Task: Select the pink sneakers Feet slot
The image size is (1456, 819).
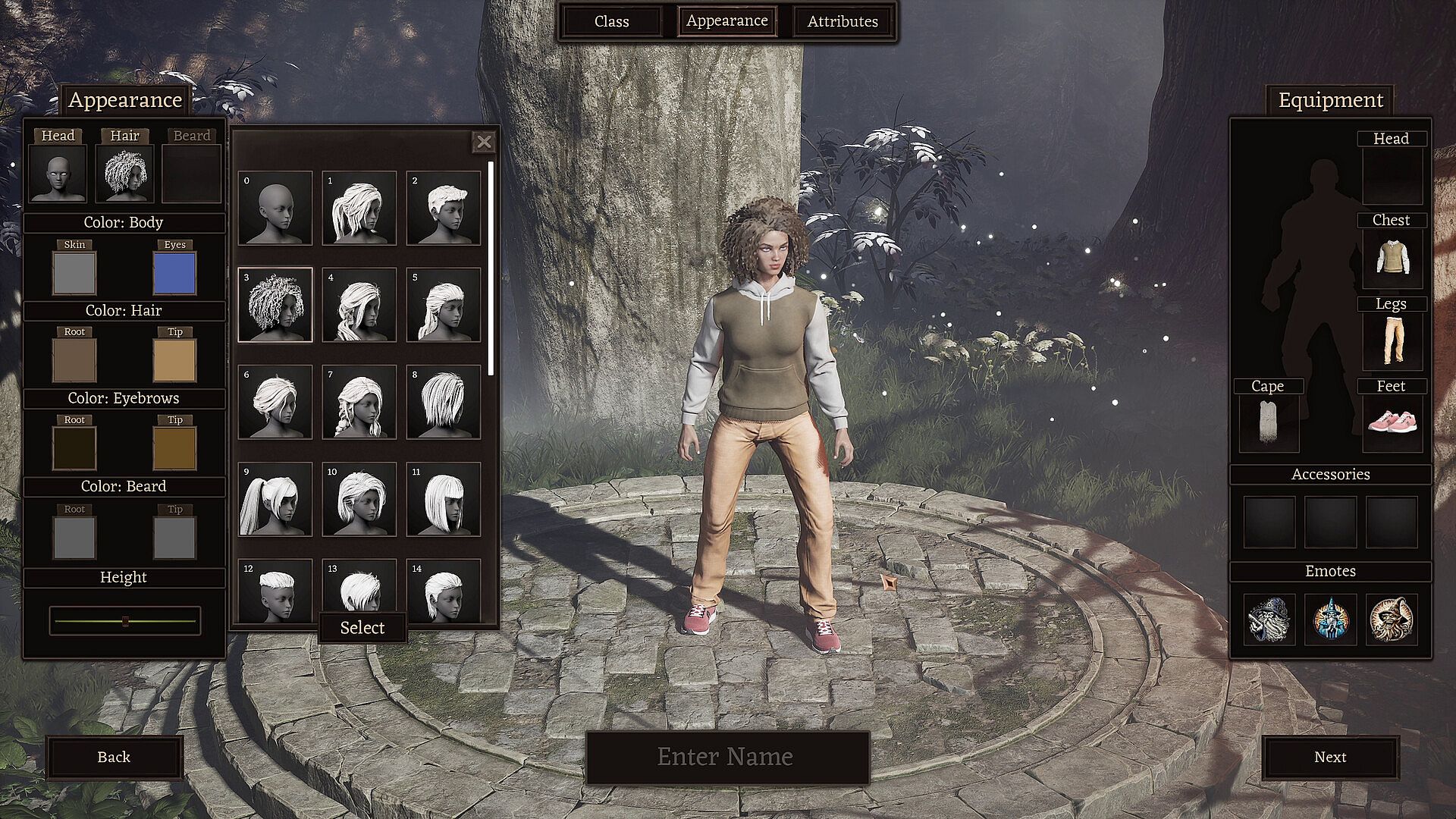Action: pos(1392,422)
